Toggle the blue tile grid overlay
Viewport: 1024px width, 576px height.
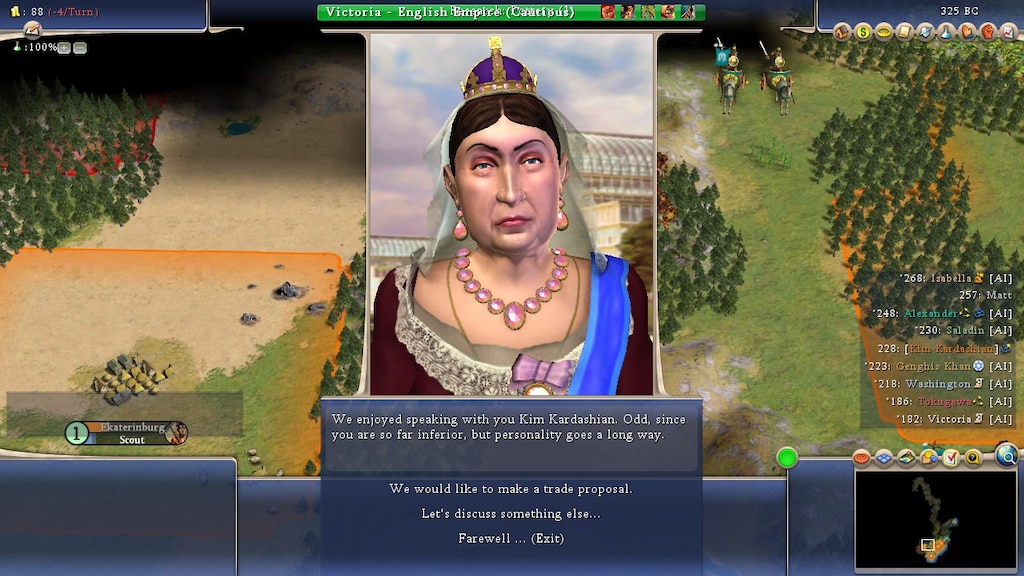pyautogui.click(x=884, y=458)
